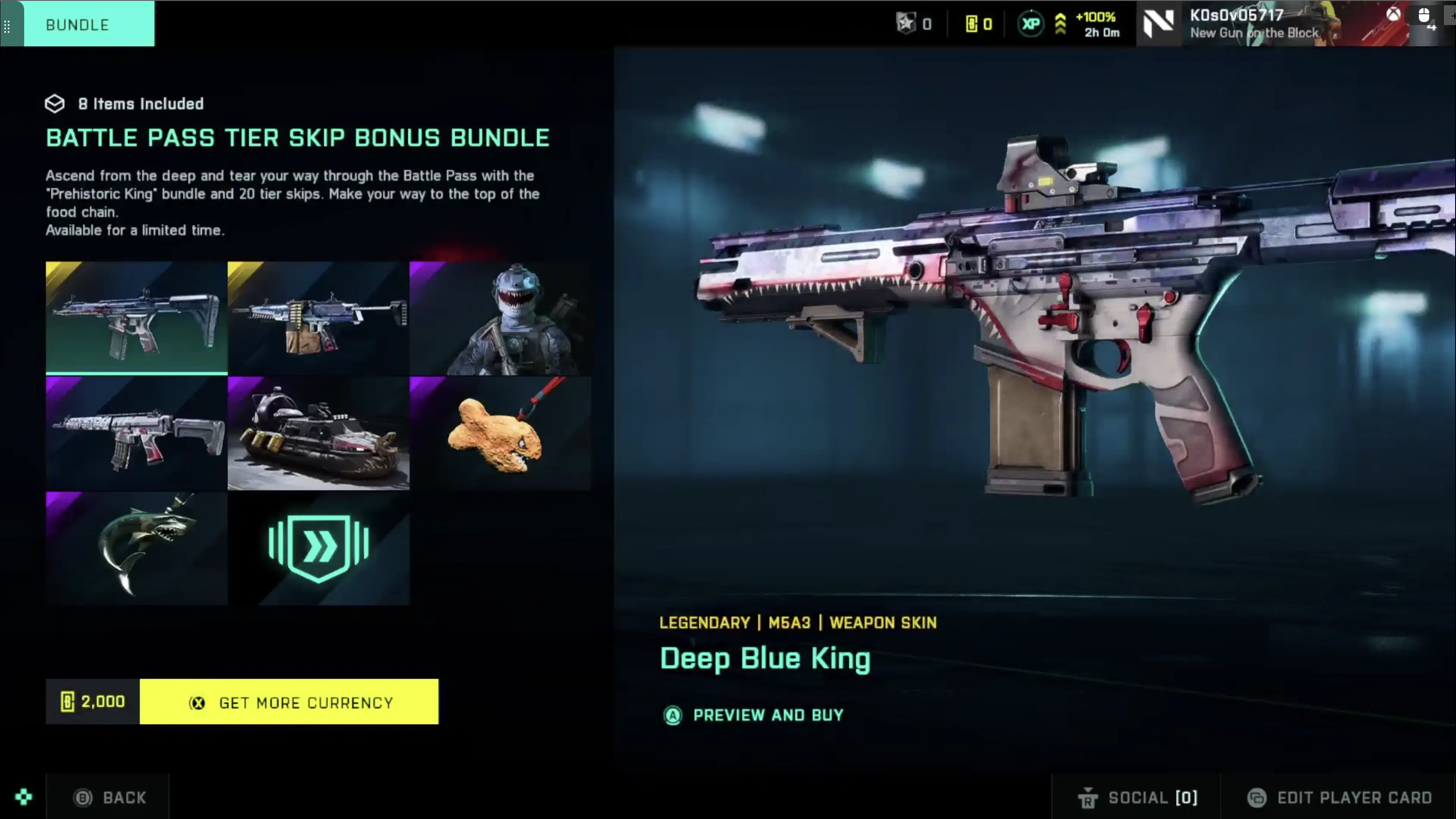This screenshot has width=1456, height=819.
Task: Click the mastery badge icon in top bar
Action: click(x=907, y=23)
